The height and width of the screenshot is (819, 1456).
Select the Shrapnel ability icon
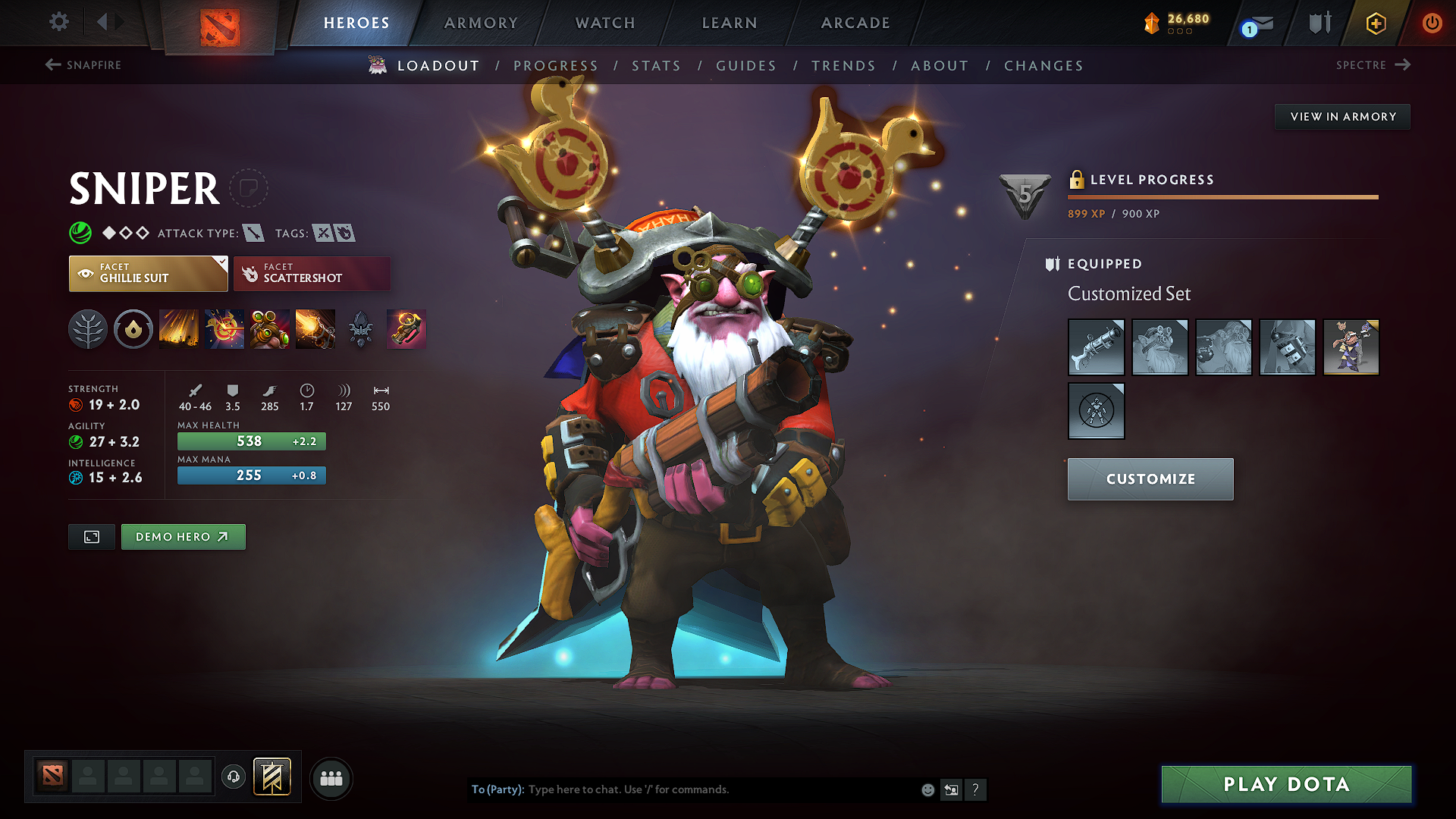pos(178,329)
